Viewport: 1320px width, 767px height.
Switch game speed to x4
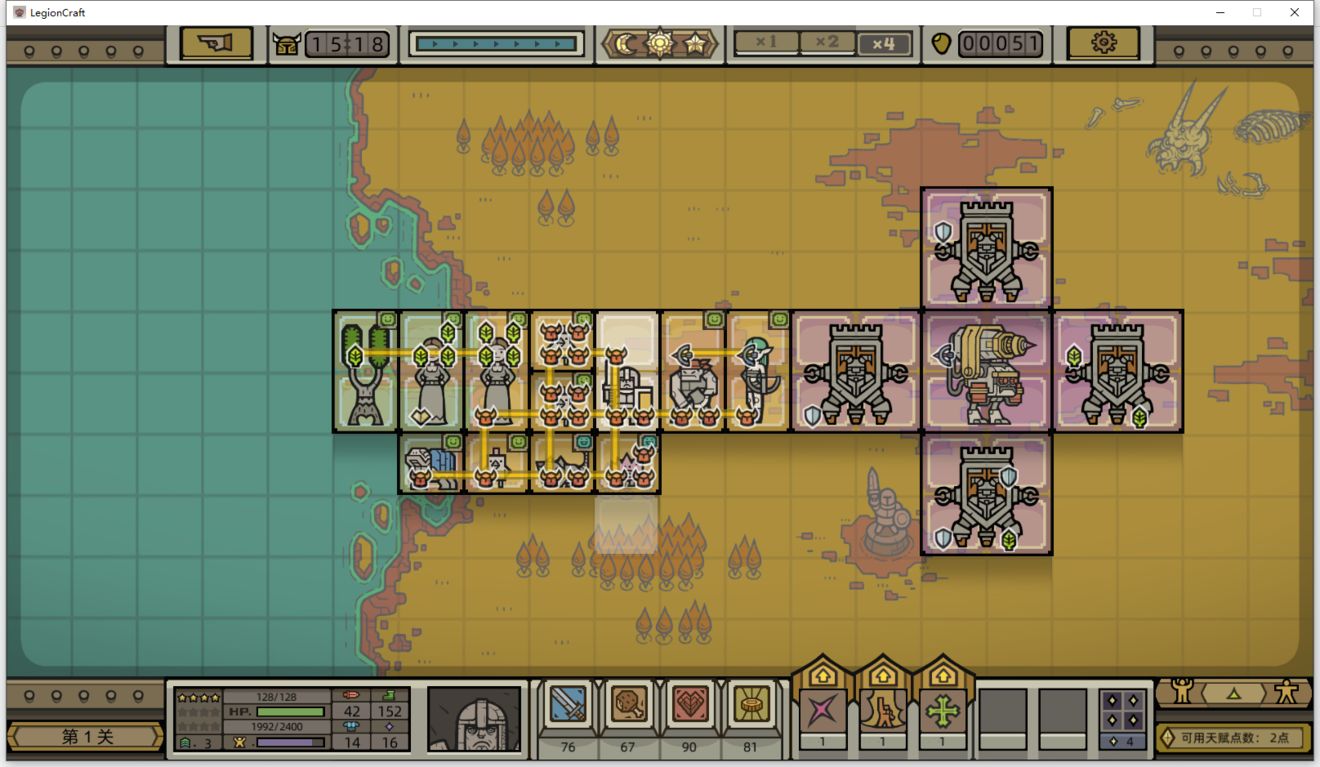(884, 43)
